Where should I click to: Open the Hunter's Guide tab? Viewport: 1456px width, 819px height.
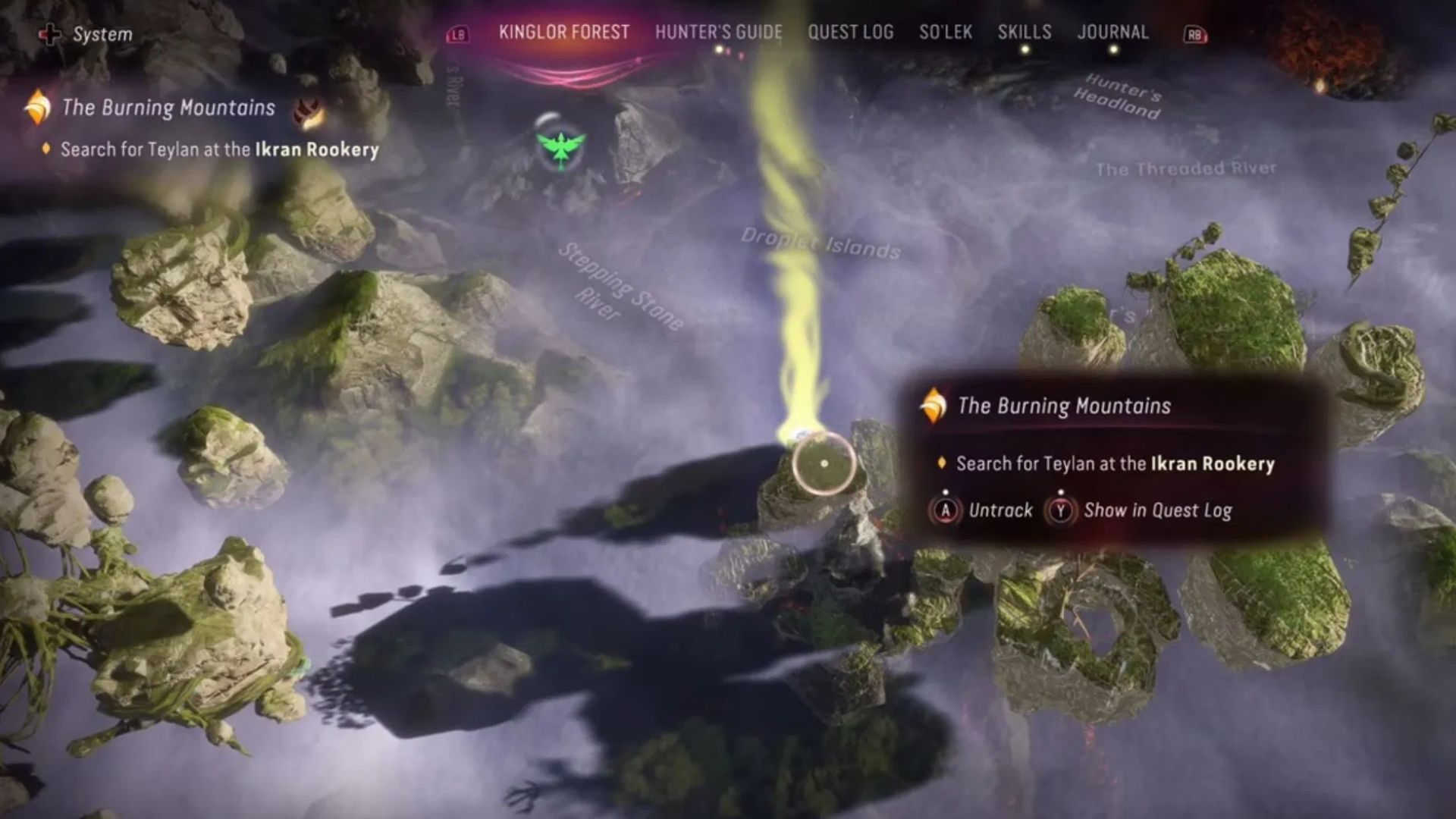[718, 33]
